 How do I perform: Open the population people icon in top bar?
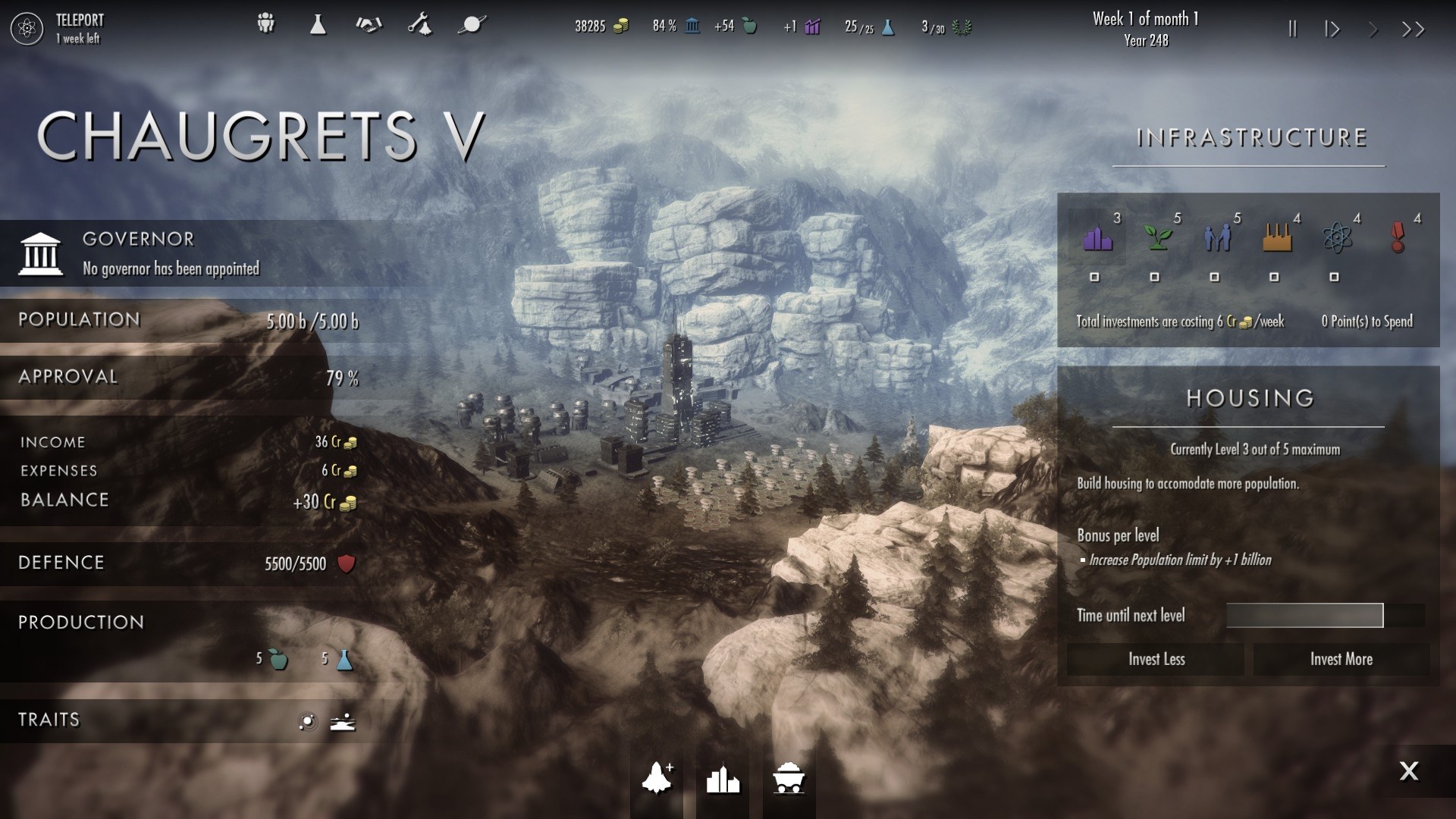click(x=265, y=24)
